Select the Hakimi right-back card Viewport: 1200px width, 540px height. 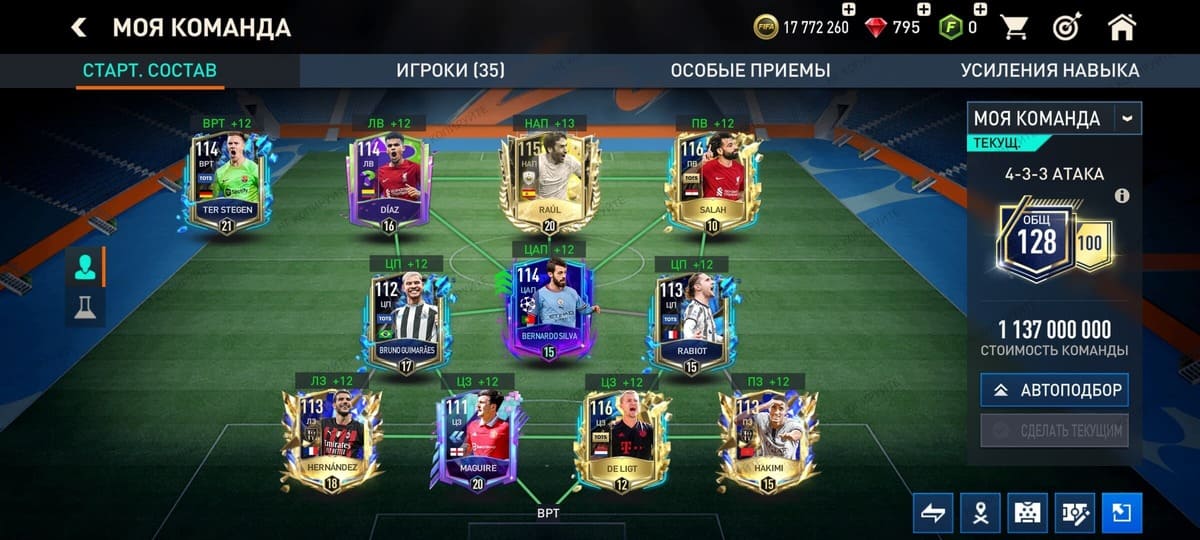click(761, 438)
